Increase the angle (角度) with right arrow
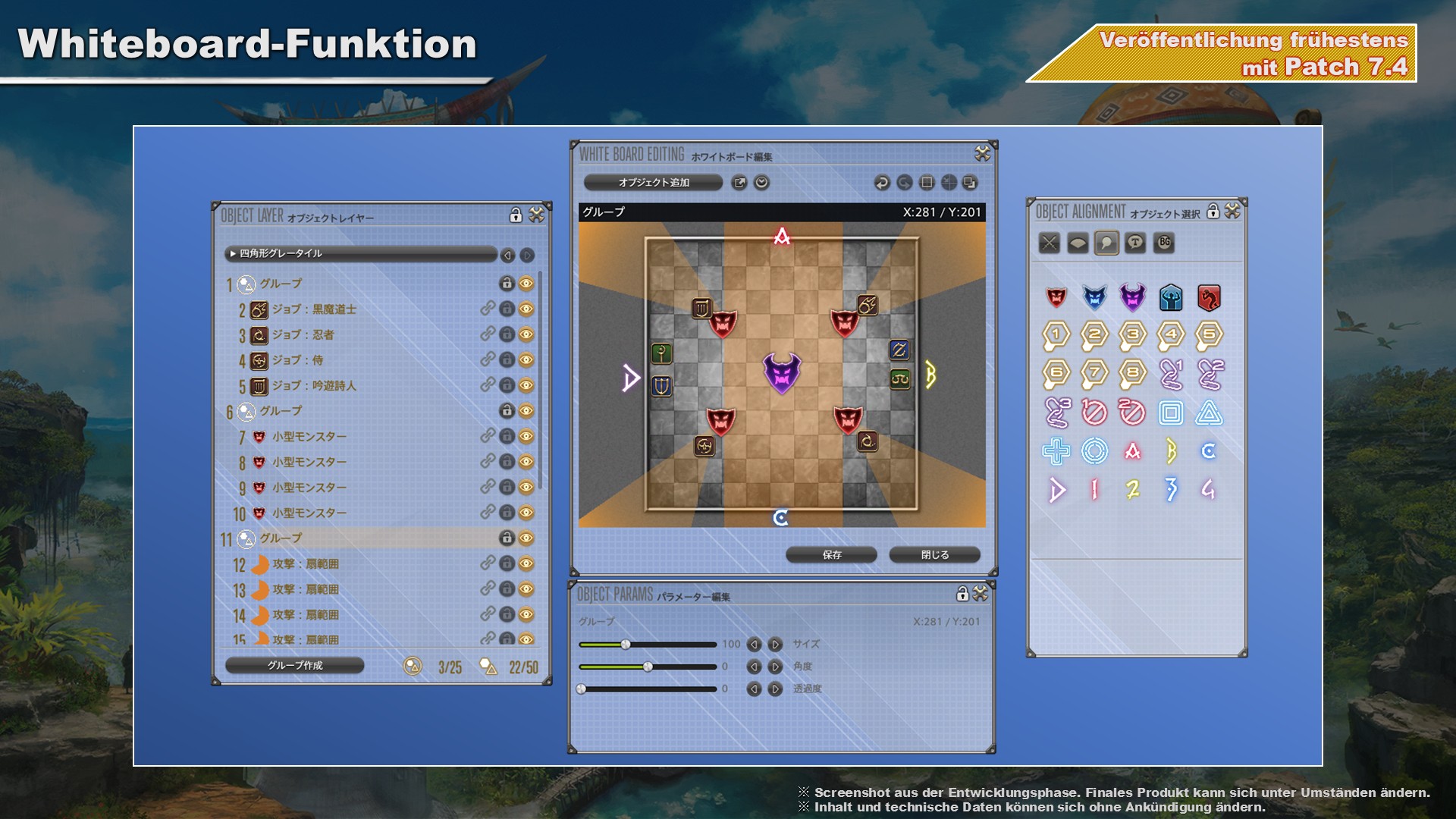 pyautogui.click(x=775, y=667)
